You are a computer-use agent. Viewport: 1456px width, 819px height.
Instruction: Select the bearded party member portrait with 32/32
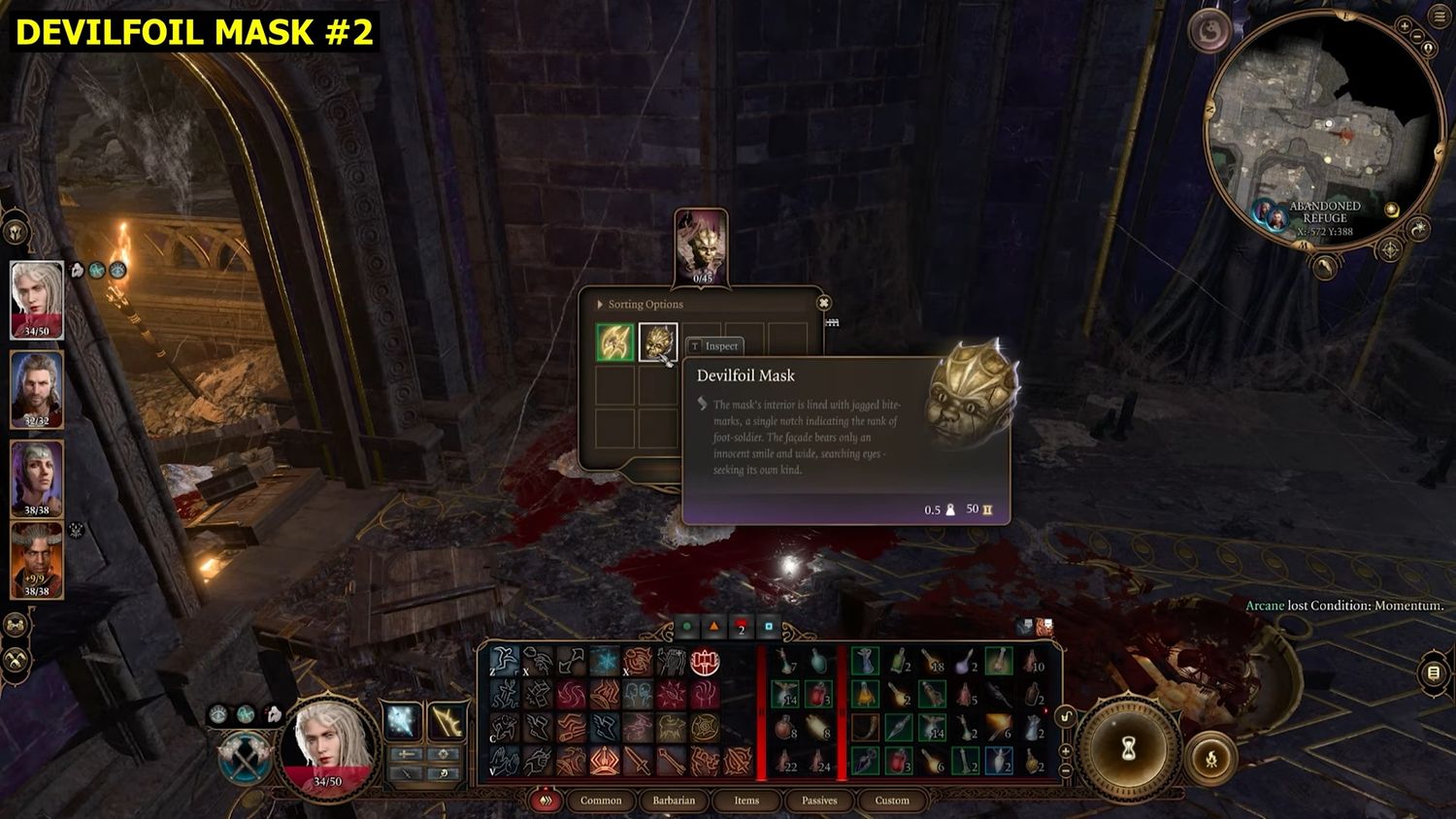click(x=37, y=386)
